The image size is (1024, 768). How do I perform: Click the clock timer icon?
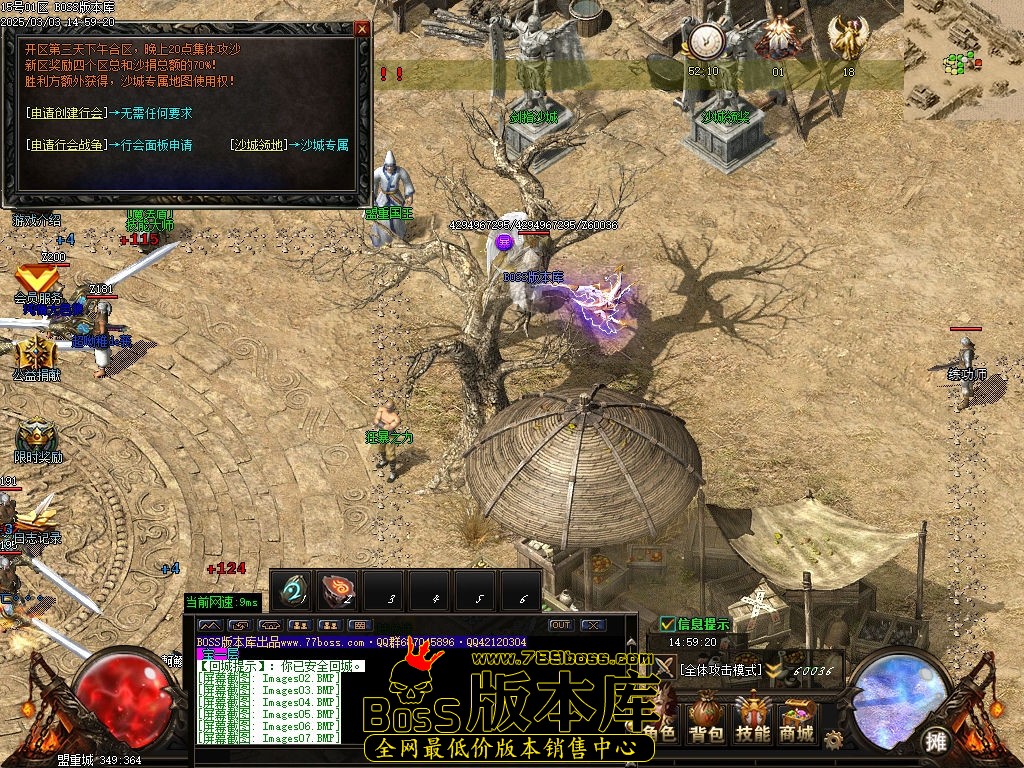(x=705, y=42)
